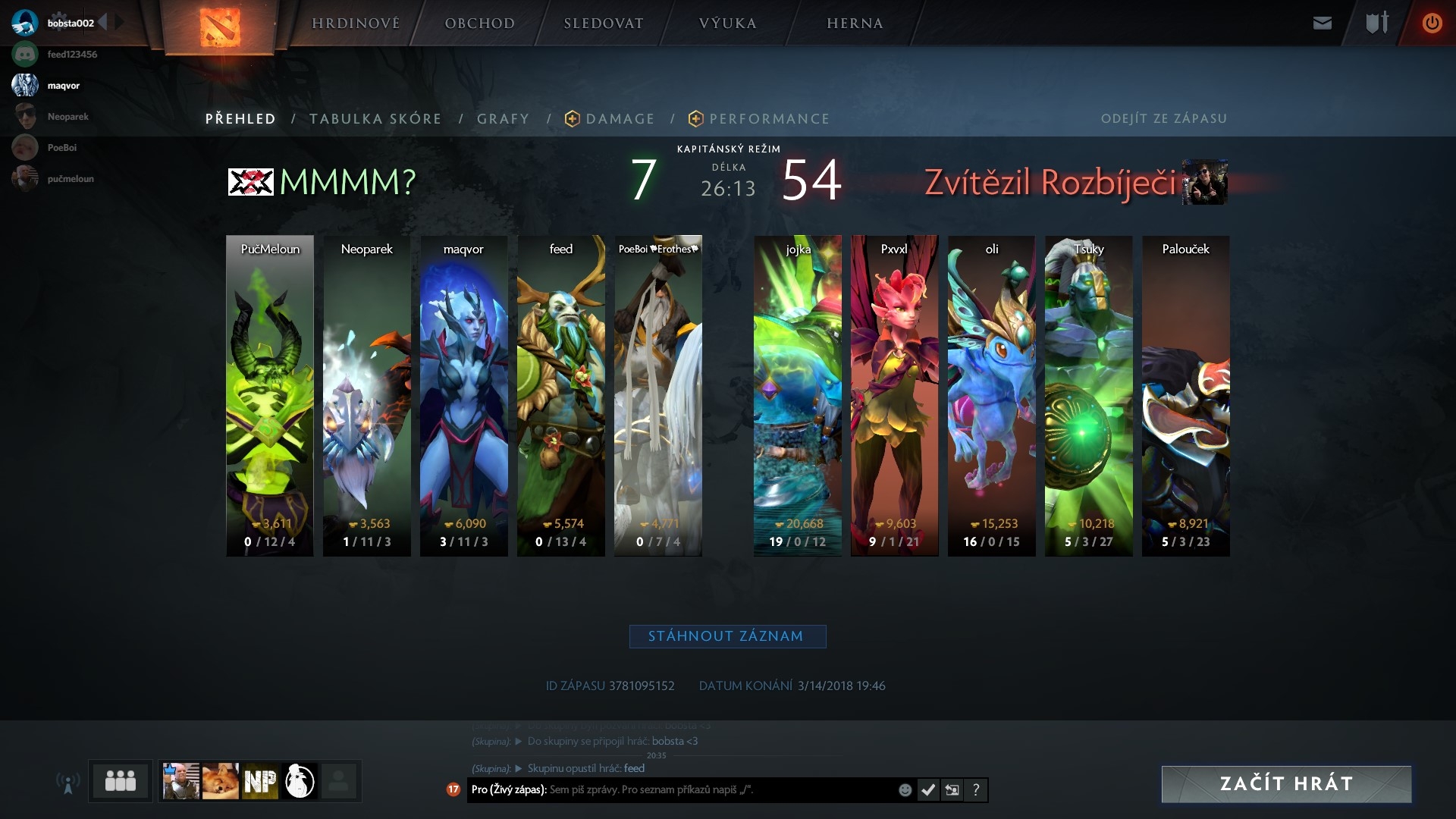View the Performance tab

coord(769,119)
